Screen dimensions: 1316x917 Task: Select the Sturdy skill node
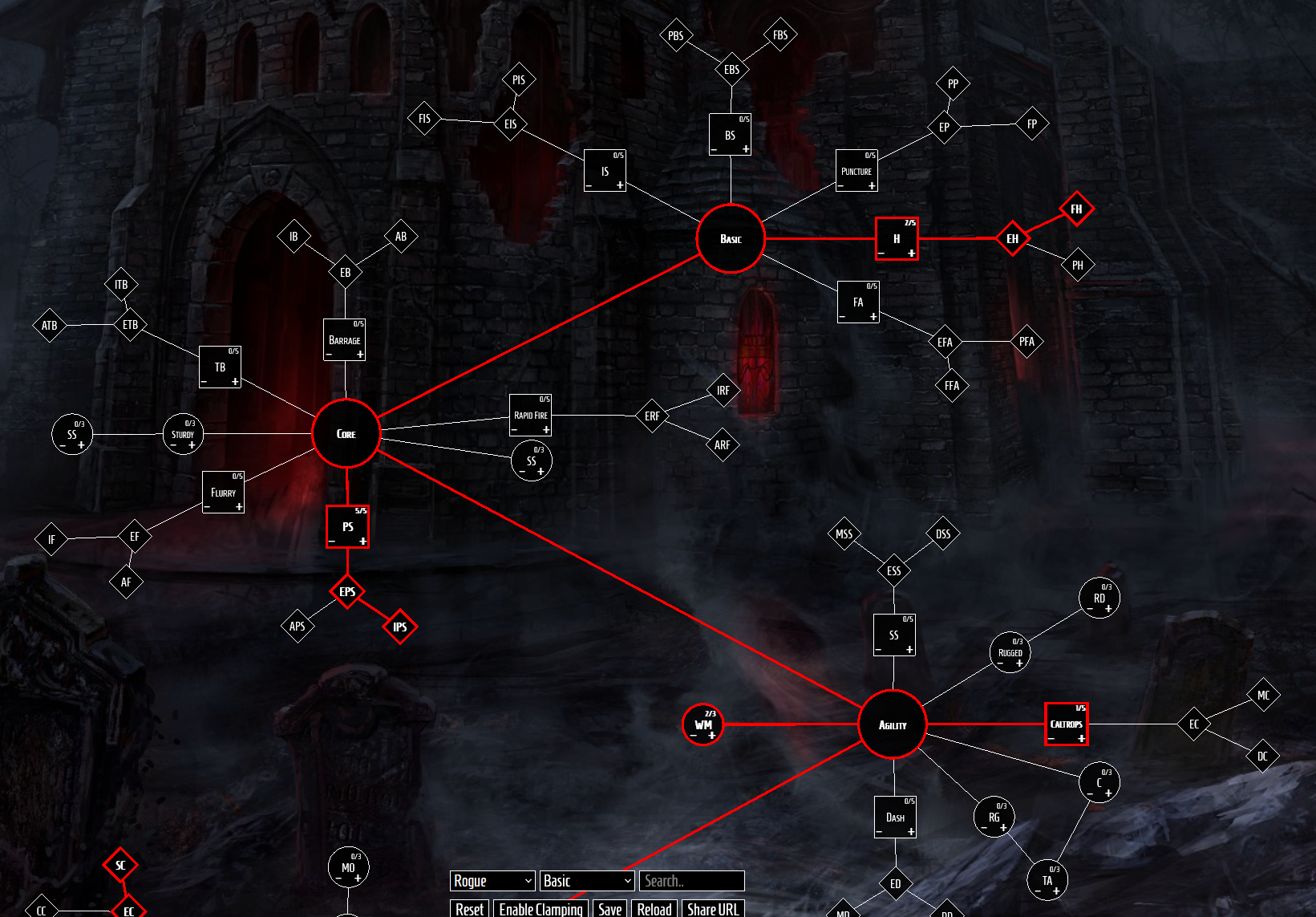183,434
